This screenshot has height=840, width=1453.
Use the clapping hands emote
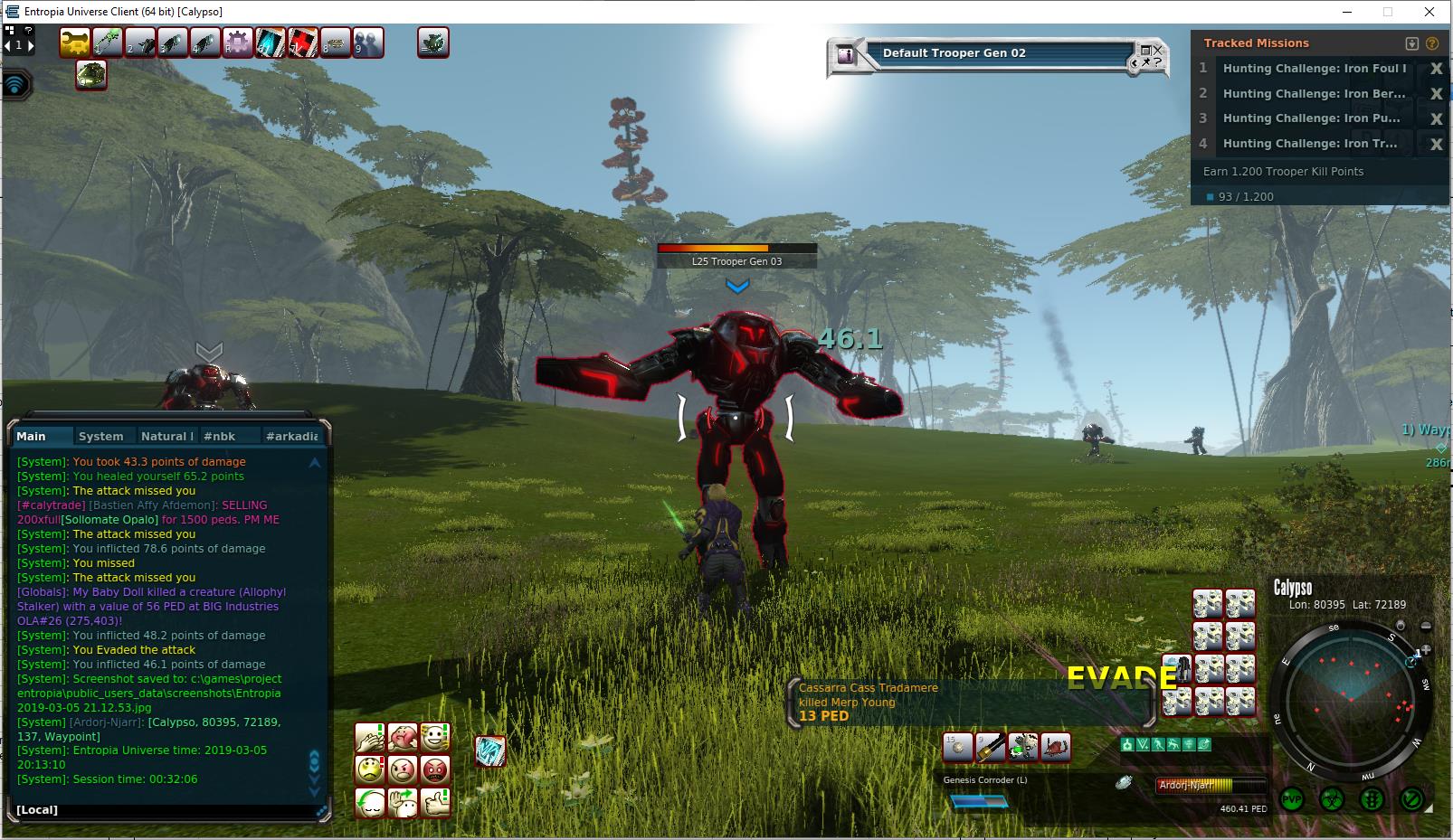[370, 737]
